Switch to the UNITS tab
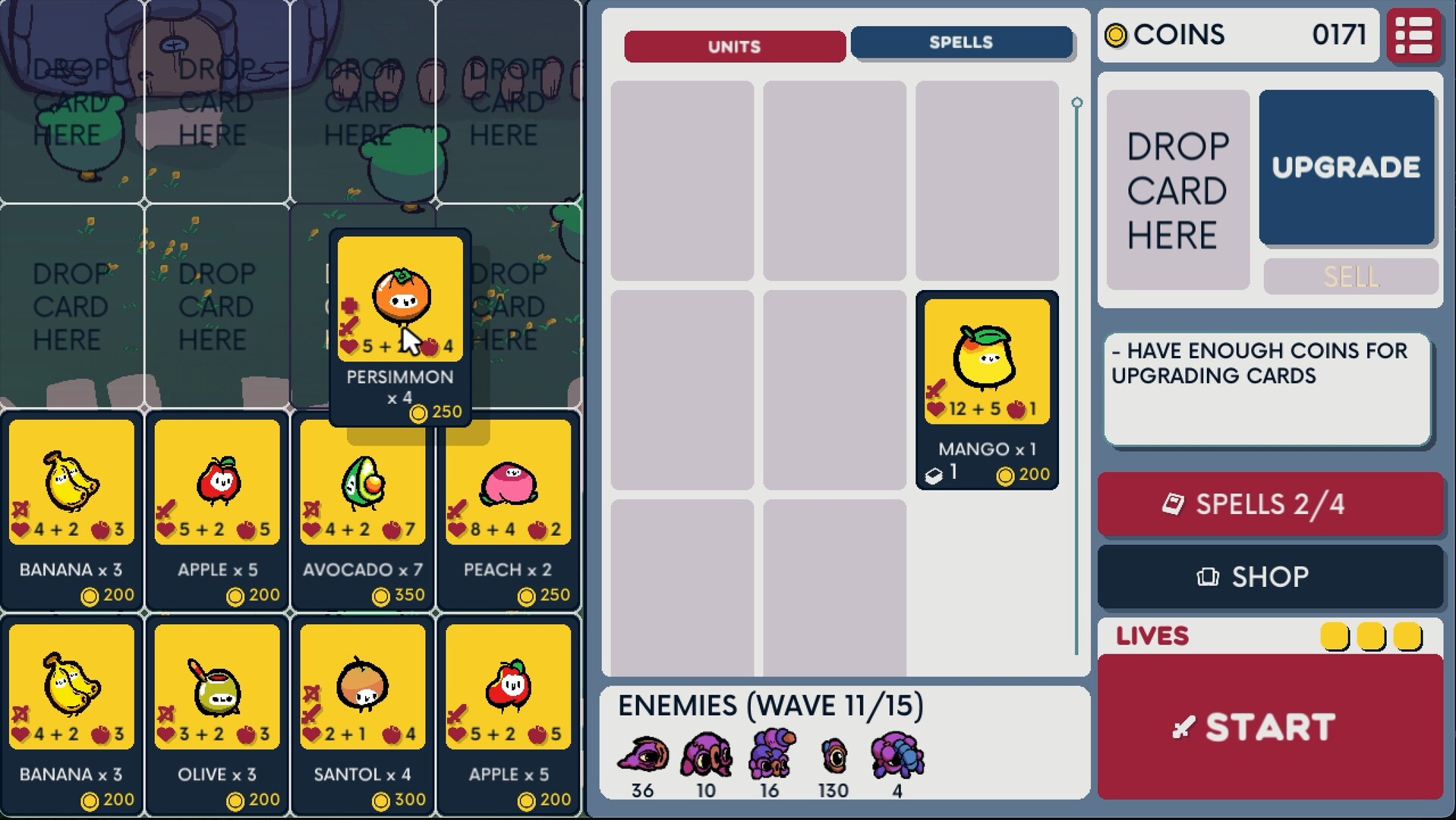1456x820 pixels. [733, 46]
